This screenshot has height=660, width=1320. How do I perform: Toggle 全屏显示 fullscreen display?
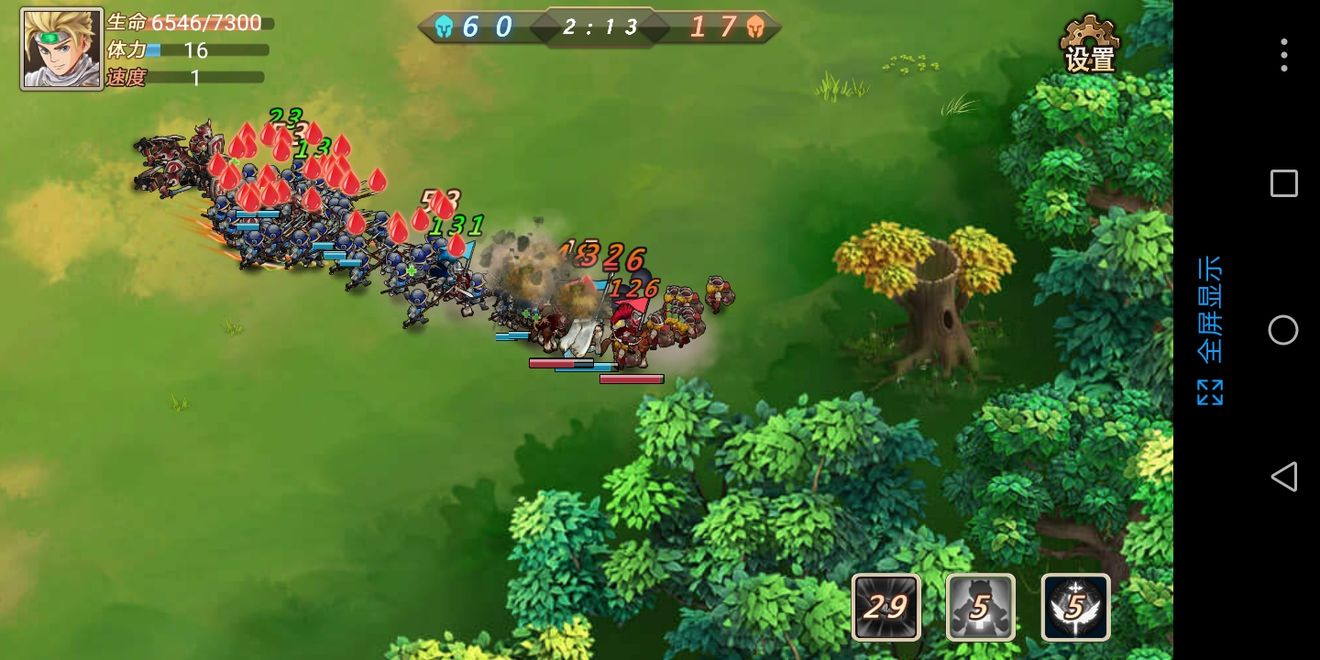(1209, 330)
